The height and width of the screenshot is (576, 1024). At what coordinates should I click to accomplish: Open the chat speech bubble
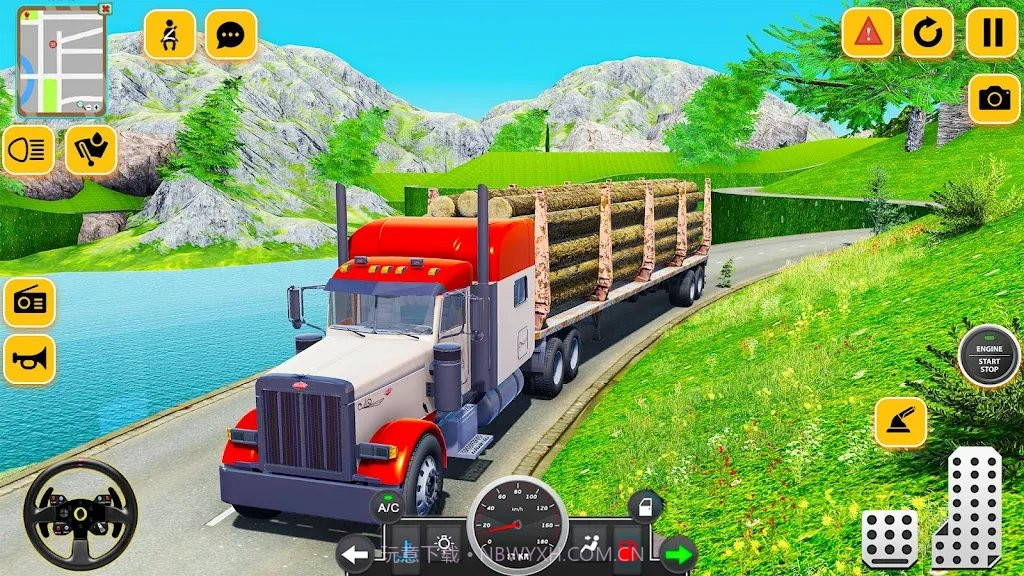[231, 35]
